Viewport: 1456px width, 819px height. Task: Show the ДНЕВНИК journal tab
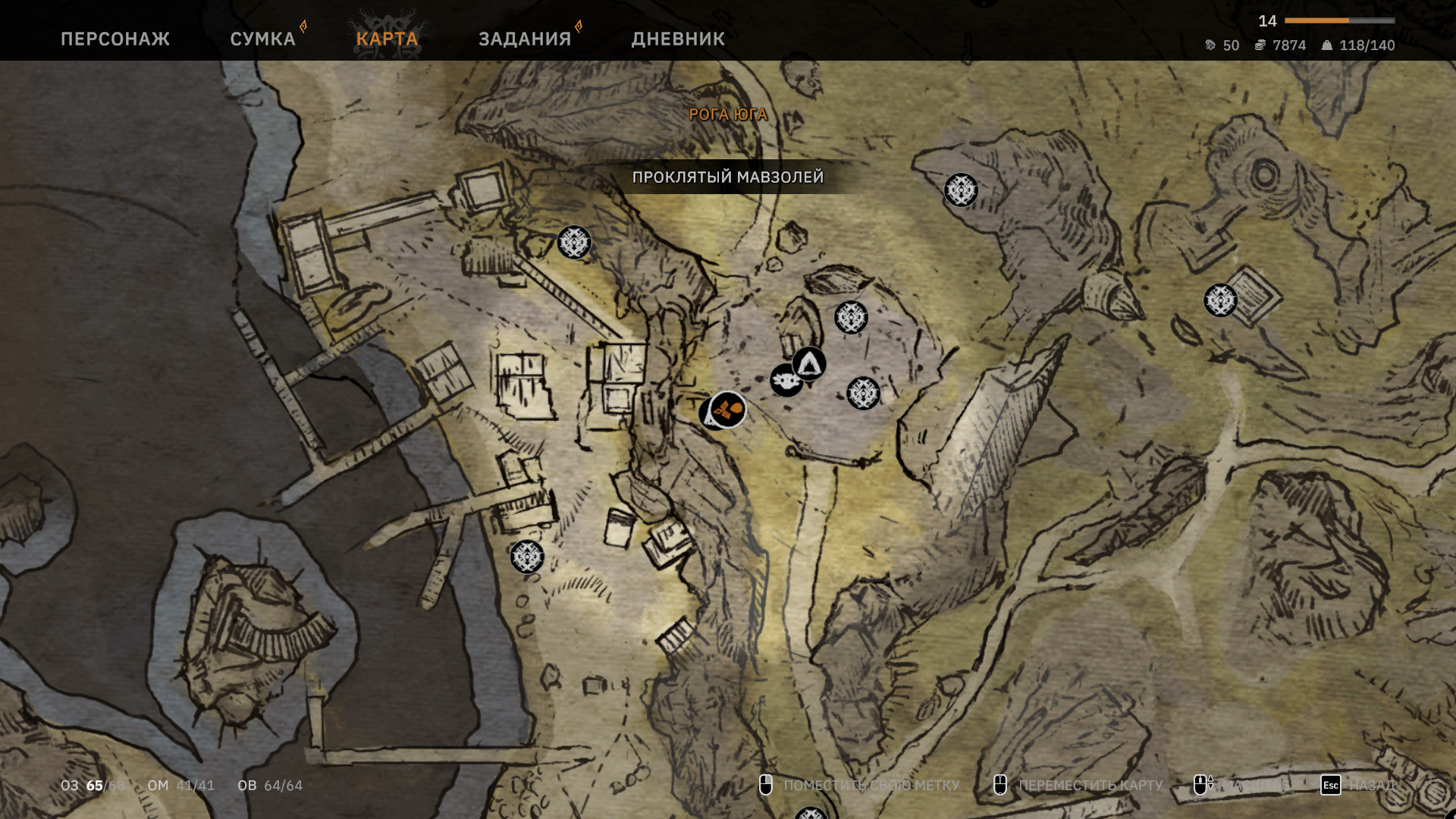click(x=678, y=39)
